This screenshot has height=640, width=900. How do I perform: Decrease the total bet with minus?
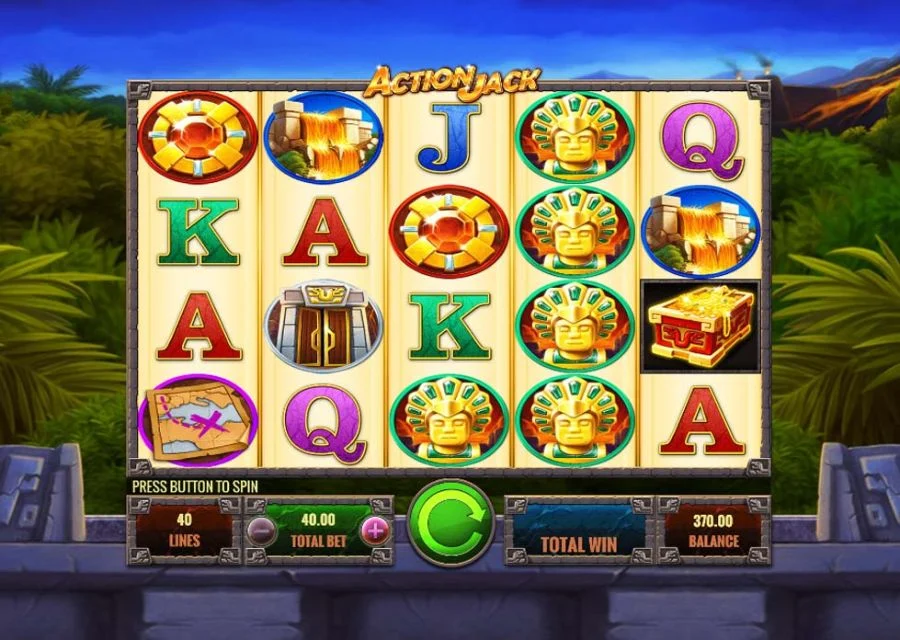pyautogui.click(x=259, y=530)
